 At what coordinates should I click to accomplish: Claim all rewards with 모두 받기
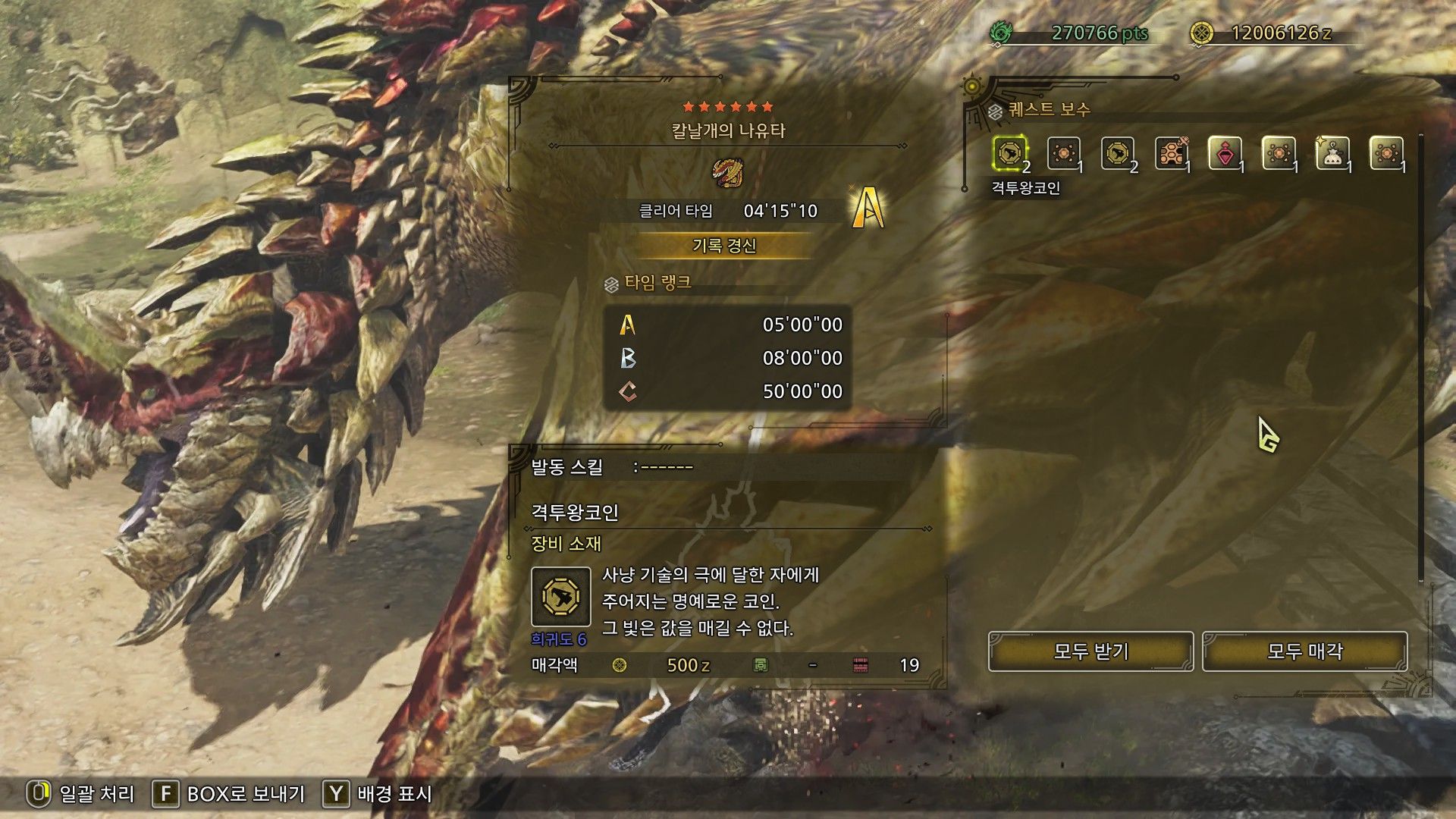(x=1090, y=651)
